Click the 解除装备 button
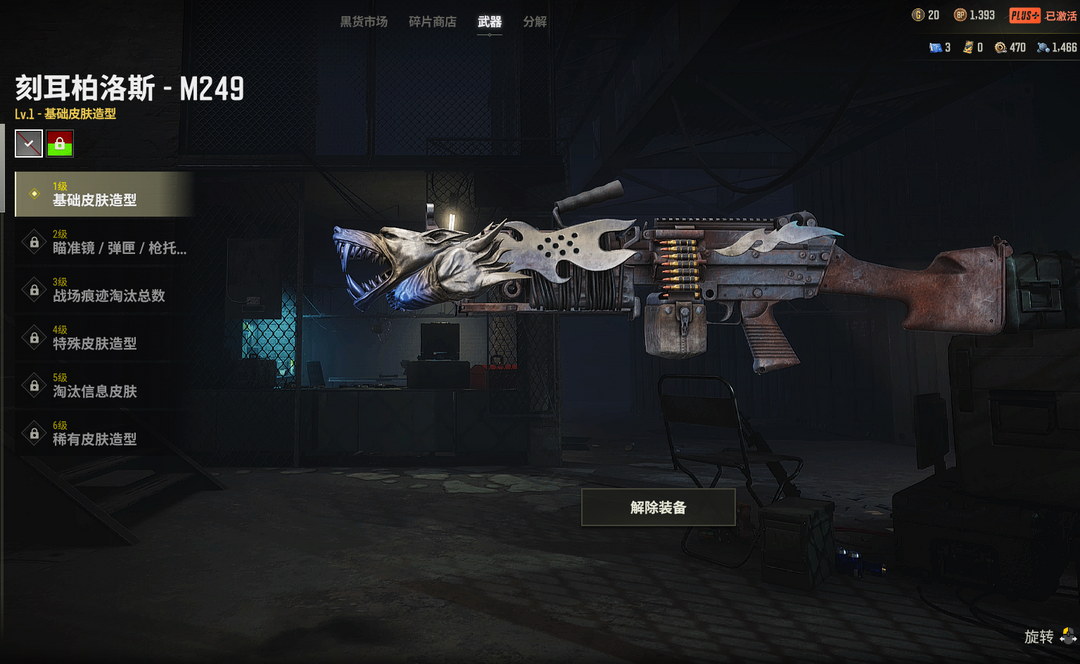Viewport: 1080px width, 664px height. (658, 507)
